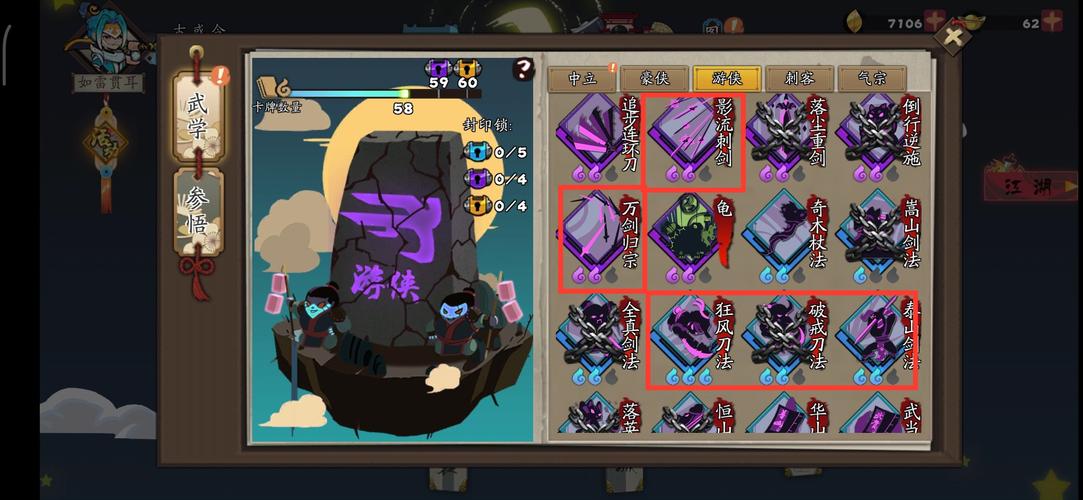The width and height of the screenshot is (1083, 500).
Task: Pick the 倒行逆施 card
Action: [x=878, y=139]
